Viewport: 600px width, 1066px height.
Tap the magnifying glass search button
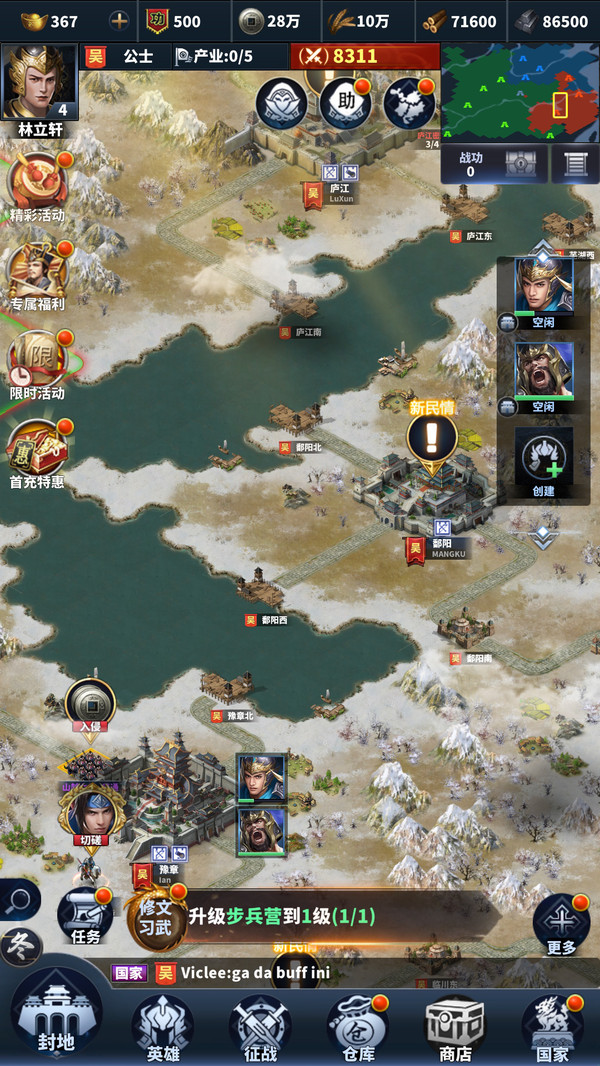pos(18,900)
